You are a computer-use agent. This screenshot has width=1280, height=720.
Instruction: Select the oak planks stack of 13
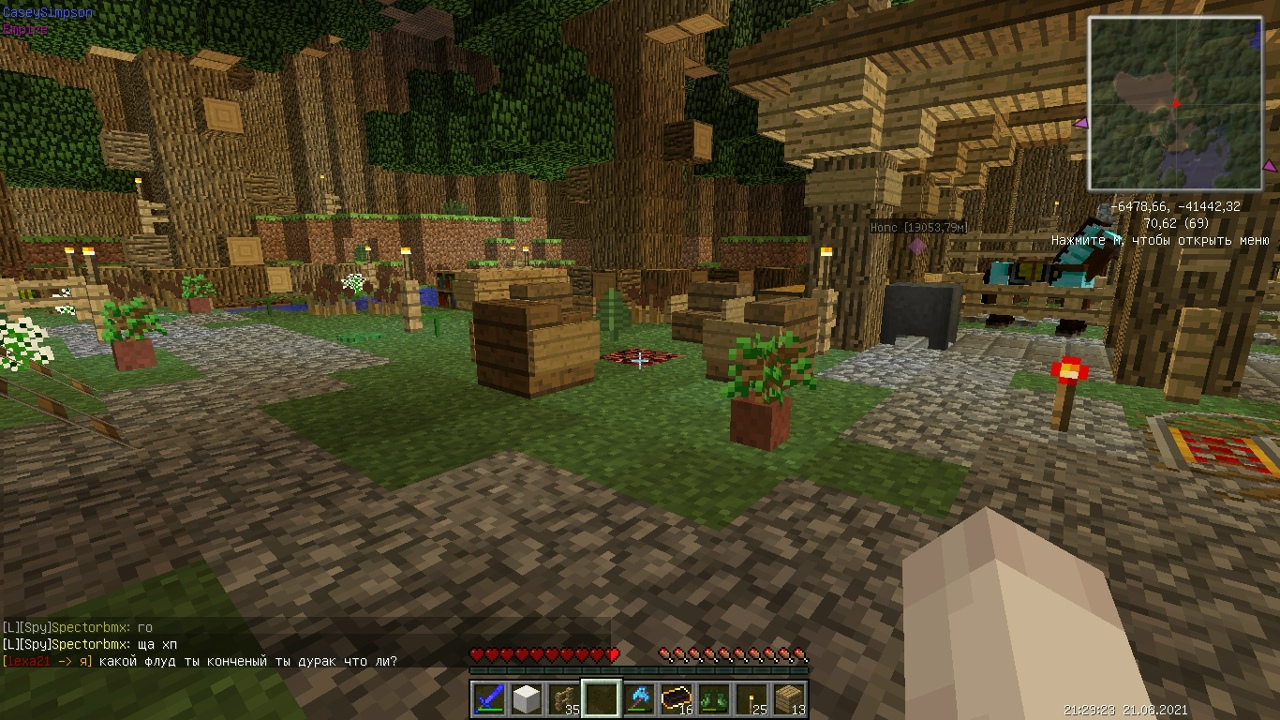pos(789,698)
